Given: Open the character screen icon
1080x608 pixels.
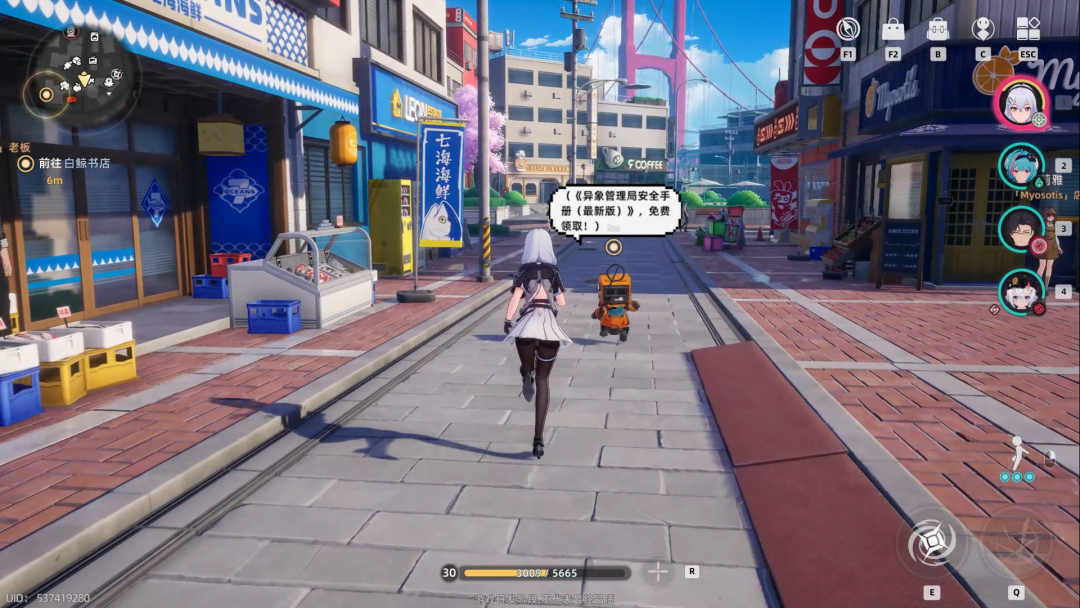Looking at the screenshot, I should [983, 29].
